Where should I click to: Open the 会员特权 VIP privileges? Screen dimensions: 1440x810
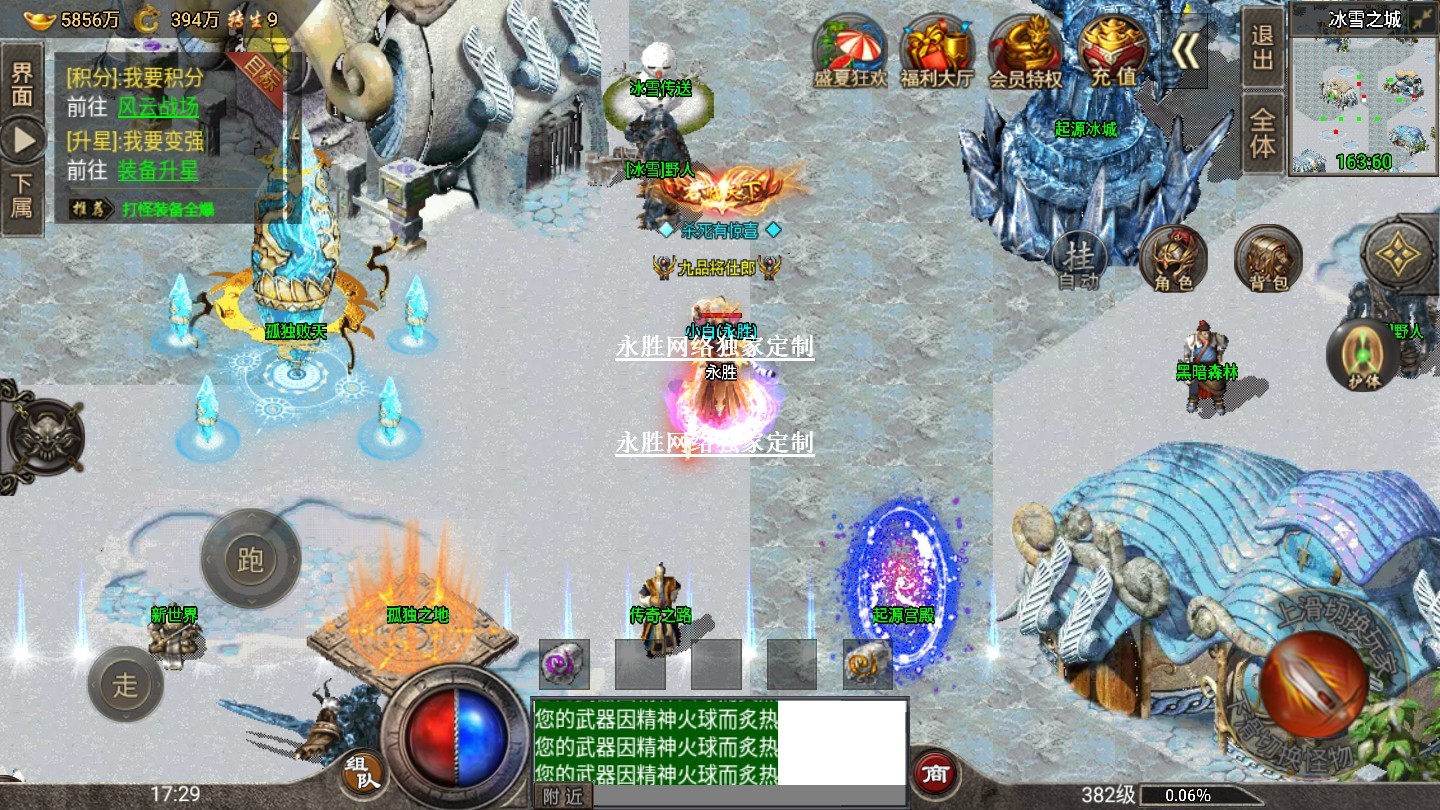pyautogui.click(x=1025, y=50)
